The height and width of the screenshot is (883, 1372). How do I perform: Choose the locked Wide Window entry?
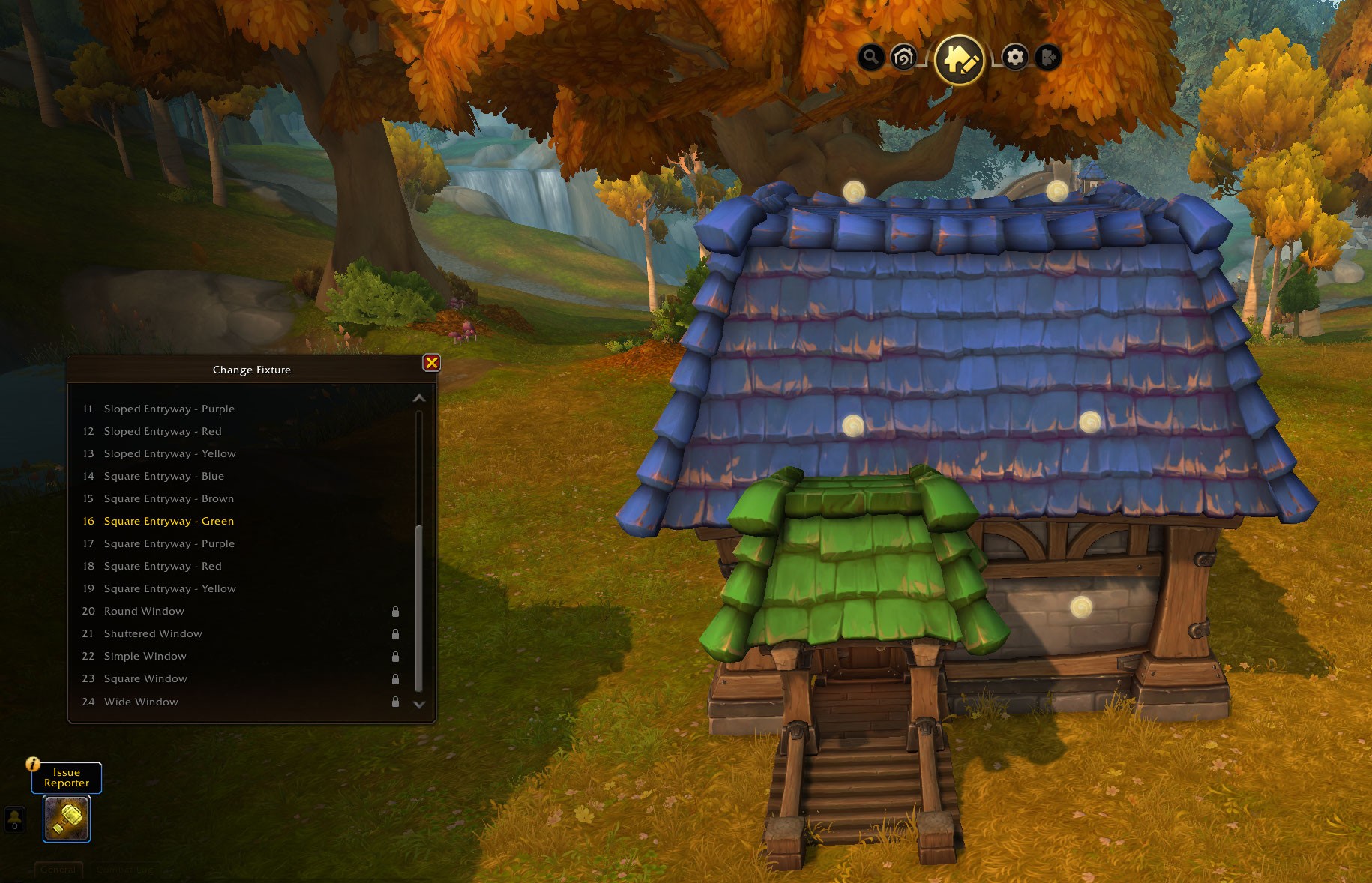(141, 702)
